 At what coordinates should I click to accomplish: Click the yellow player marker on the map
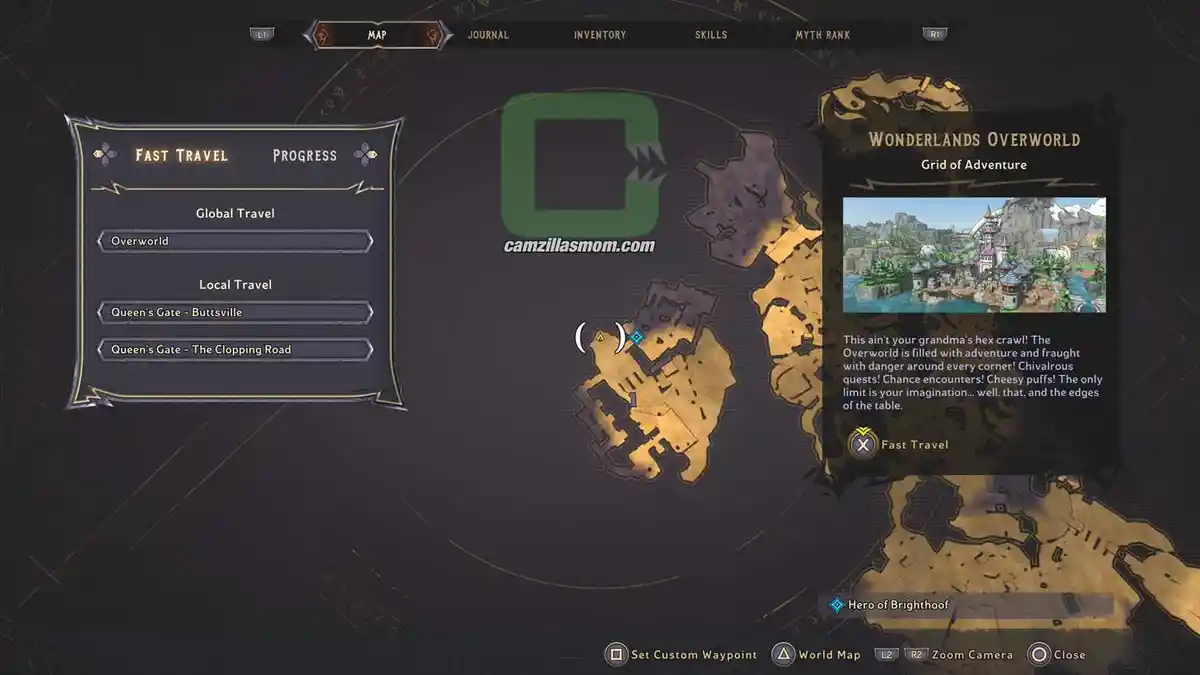tap(600, 338)
